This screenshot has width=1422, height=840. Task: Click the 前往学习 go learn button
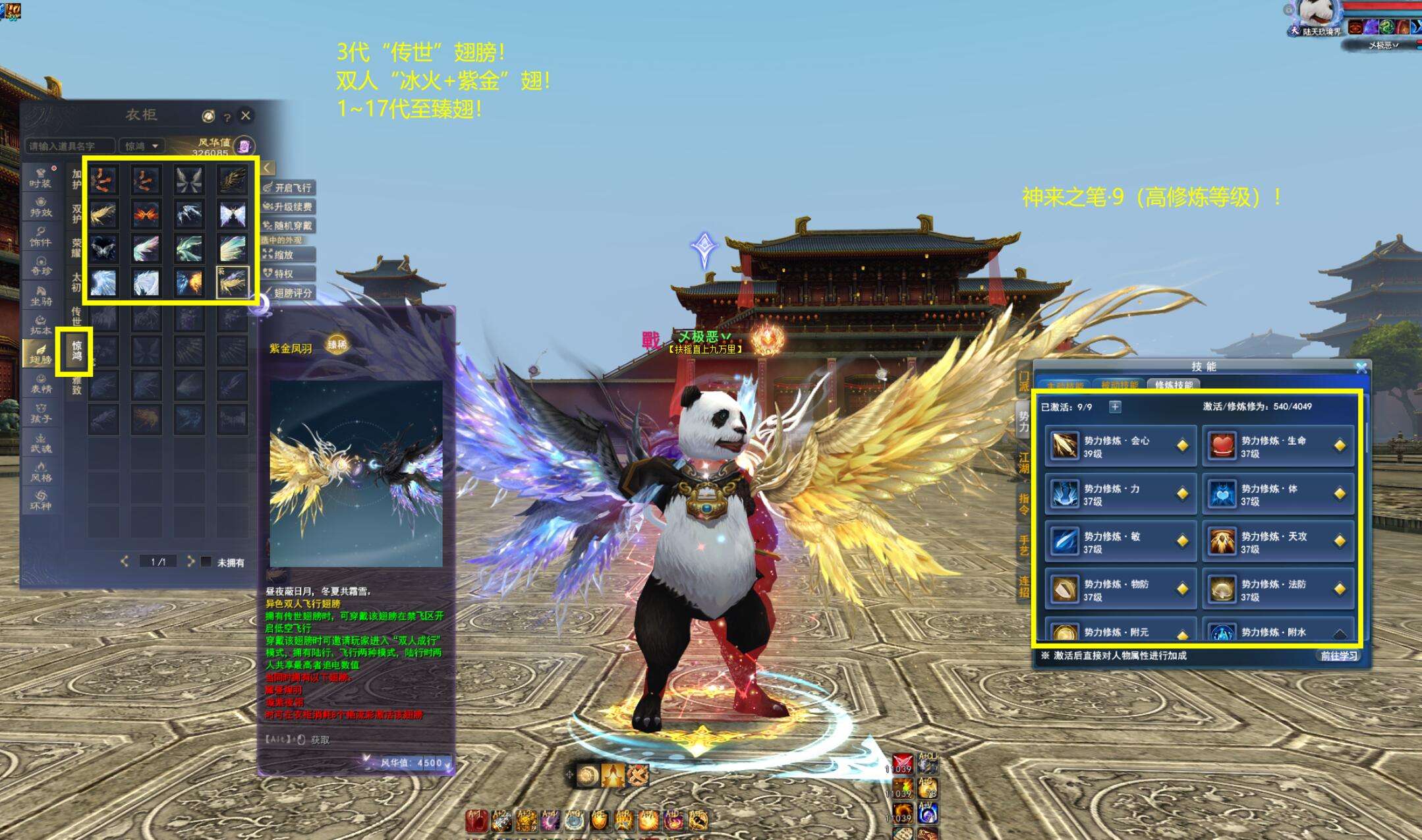1338,656
